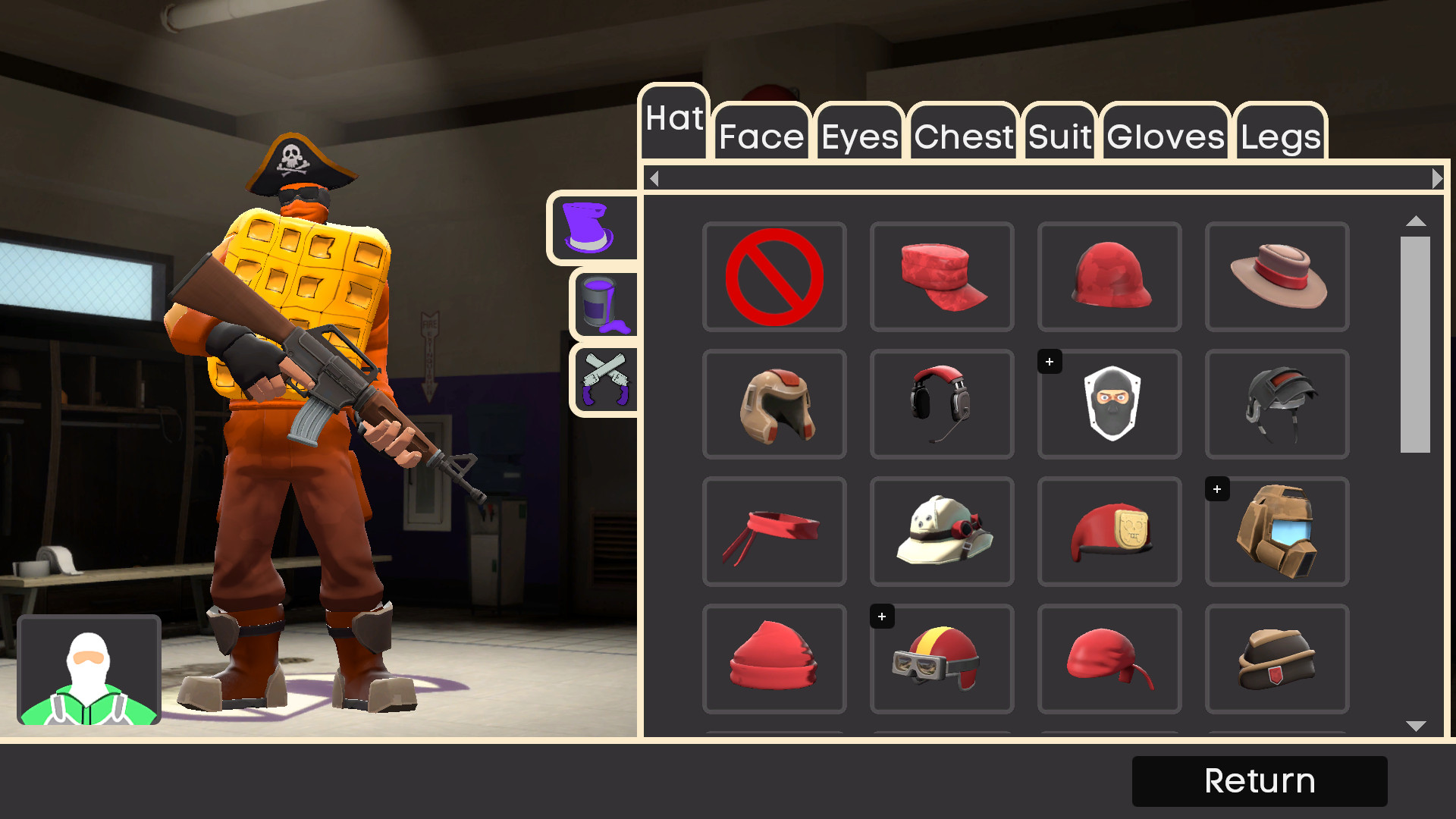Screen dimensions: 1456x819
Task: Equip the white pith helmet with goggles
Action: 942,532
